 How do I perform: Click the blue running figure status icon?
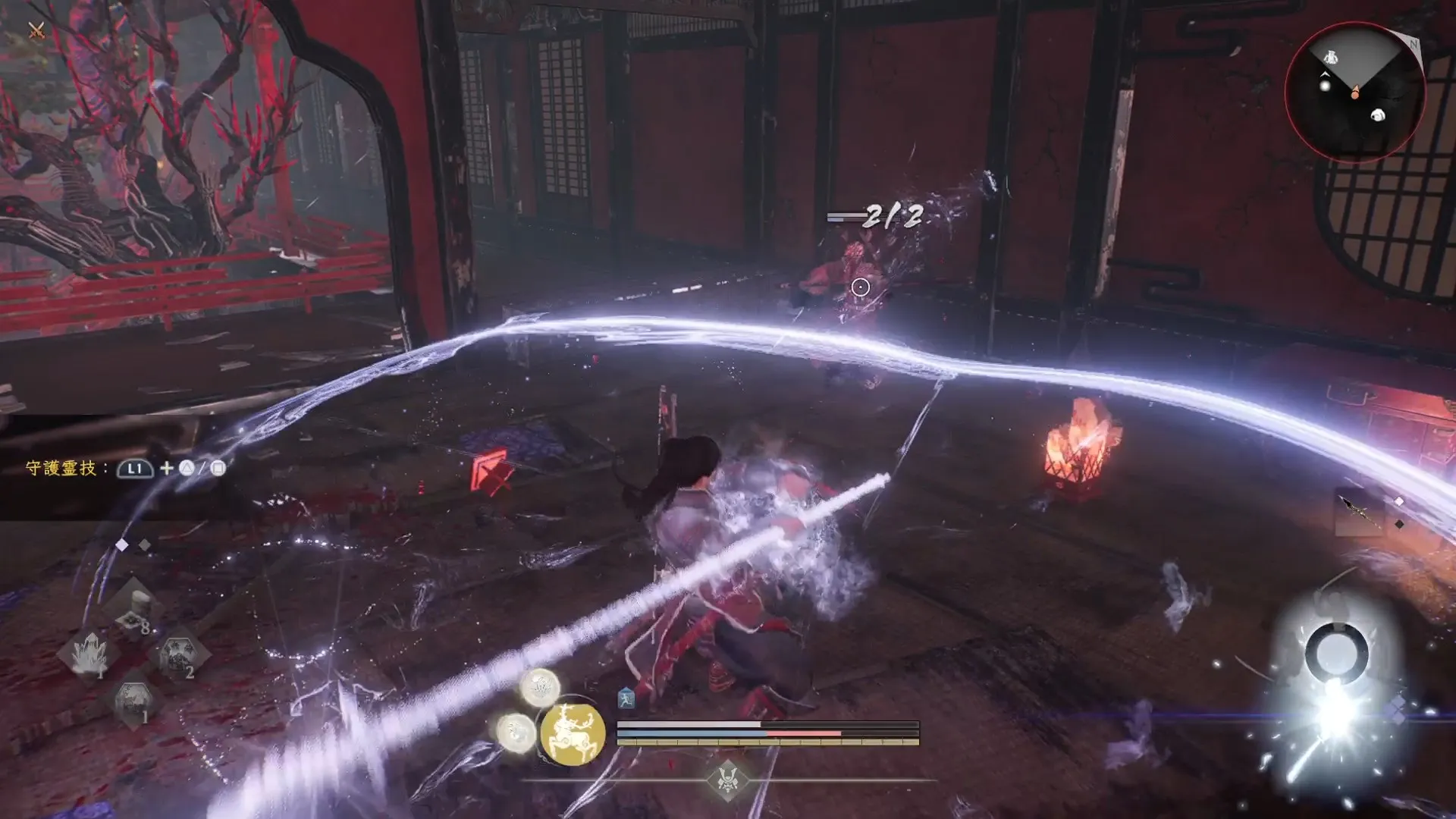click(626, 699)
